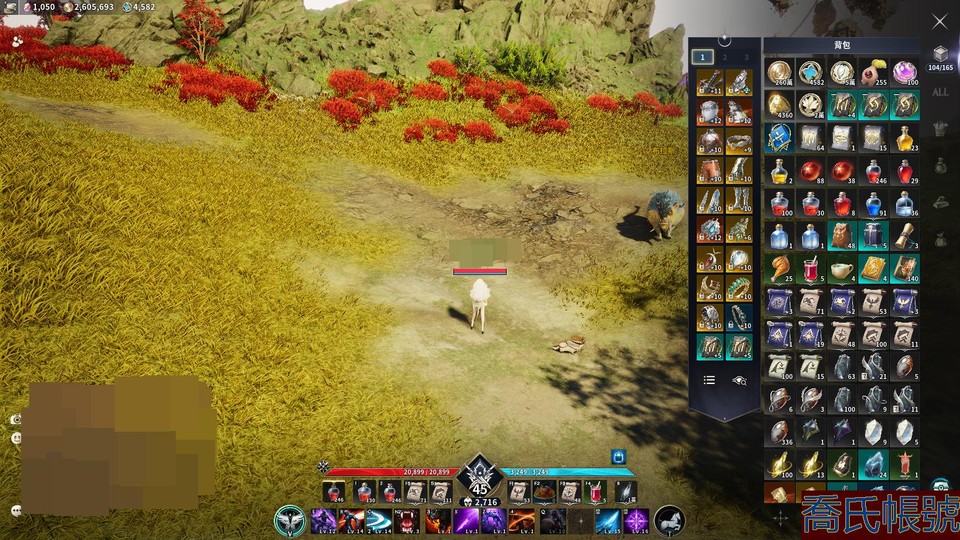The width and height of the screenshot is (960, 540).
Task: Switch to equipment preset tab 2
Action: (x=724, y=57)
